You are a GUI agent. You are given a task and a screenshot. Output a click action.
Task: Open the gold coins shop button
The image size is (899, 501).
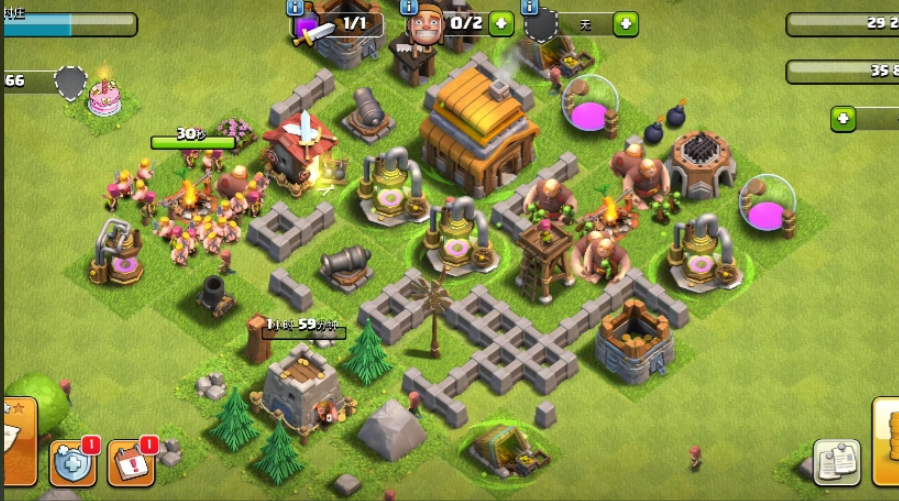886,440
